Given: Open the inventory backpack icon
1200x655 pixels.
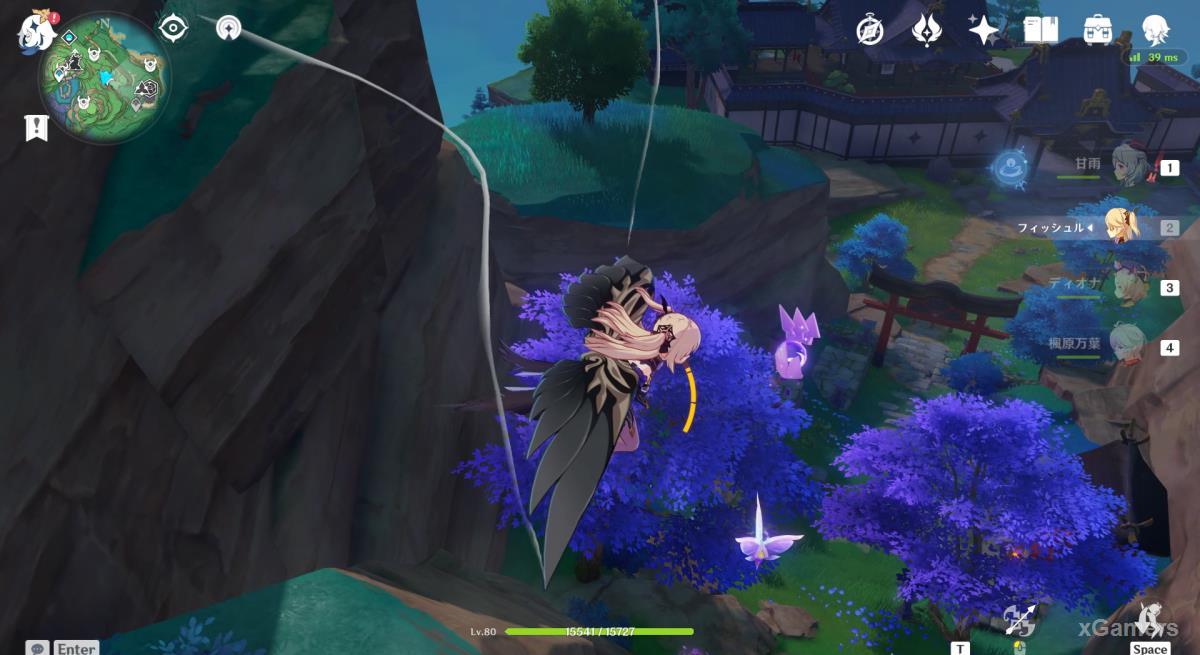Looking at the screenshot, I should pyautogui.click(x=1098, y=31).
